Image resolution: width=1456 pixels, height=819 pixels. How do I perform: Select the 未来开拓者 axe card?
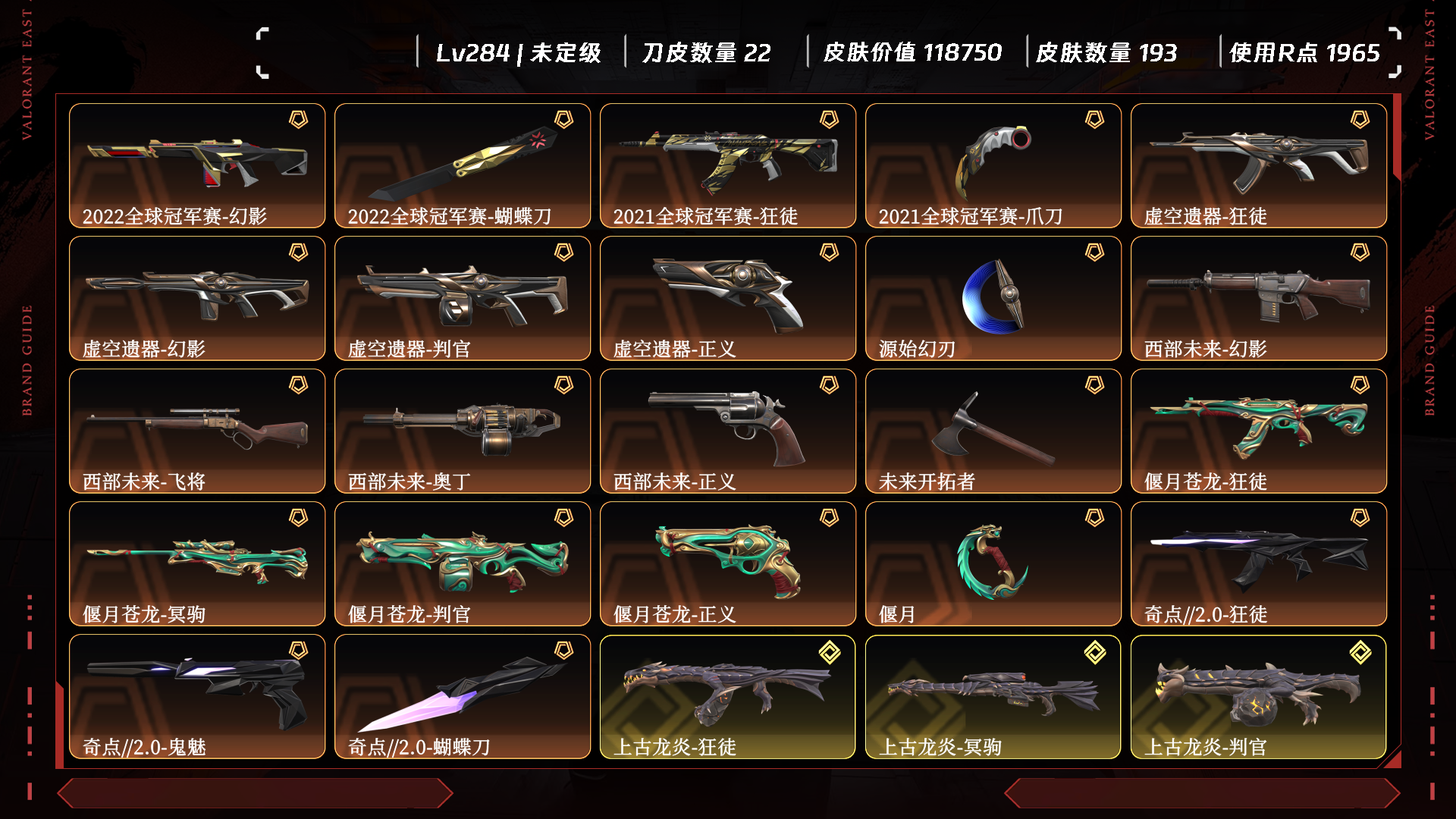tap(993, 431)
